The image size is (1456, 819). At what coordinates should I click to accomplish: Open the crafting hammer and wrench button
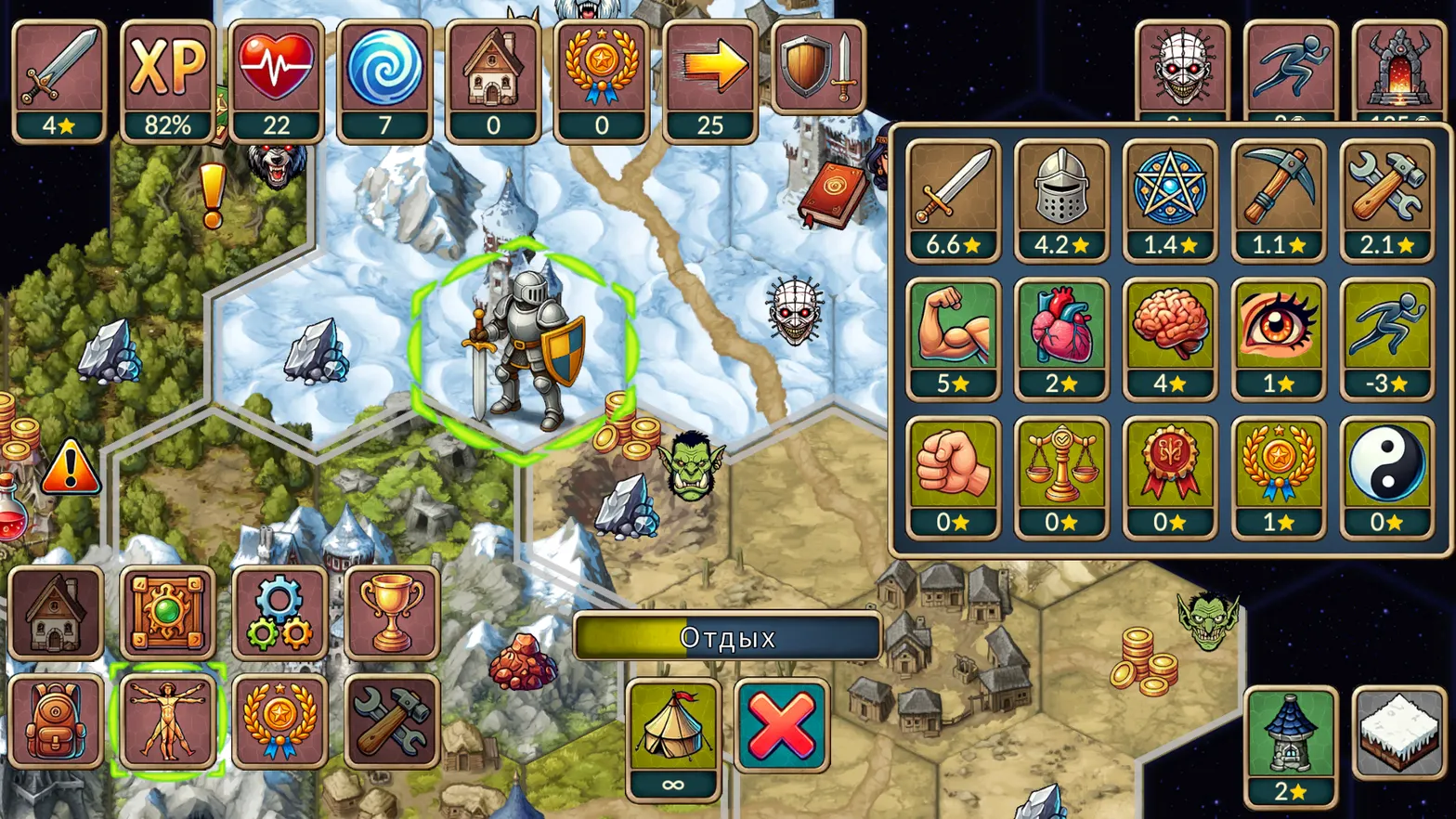tap(391, 721)
